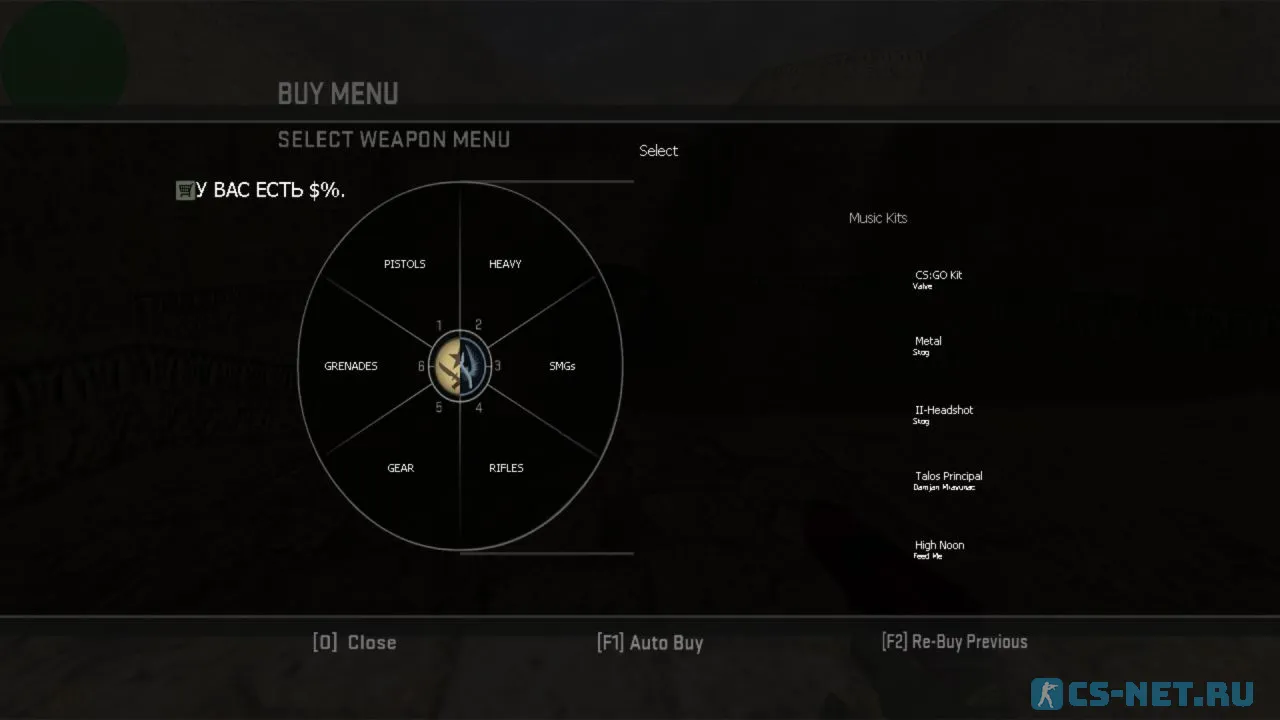The image size is (1280, 720).
Task: Activate Auto Buy option
Action: tap(650, 642)
